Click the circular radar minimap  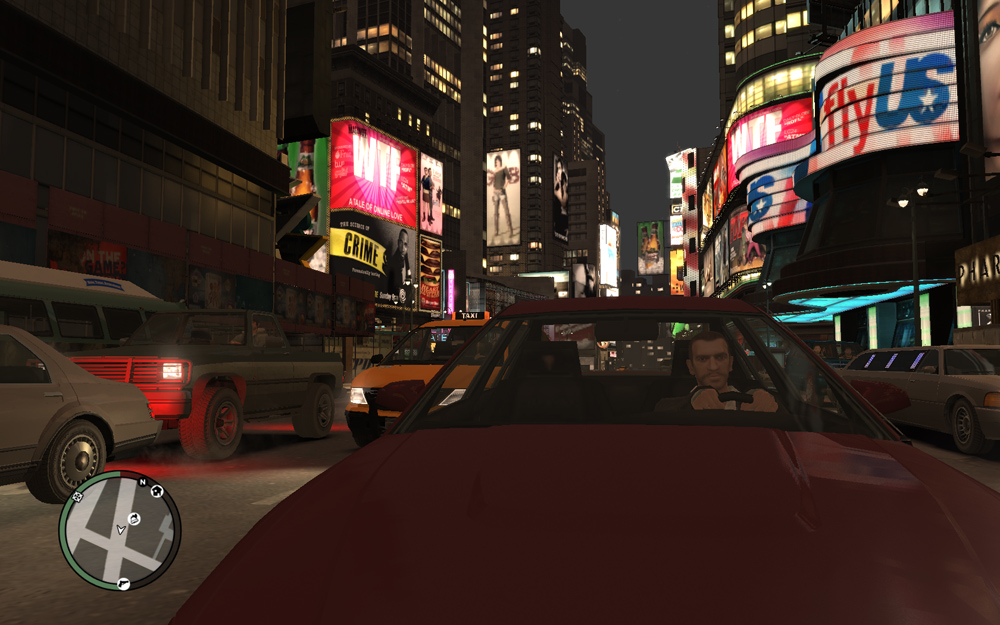click(x=119, y=529)
